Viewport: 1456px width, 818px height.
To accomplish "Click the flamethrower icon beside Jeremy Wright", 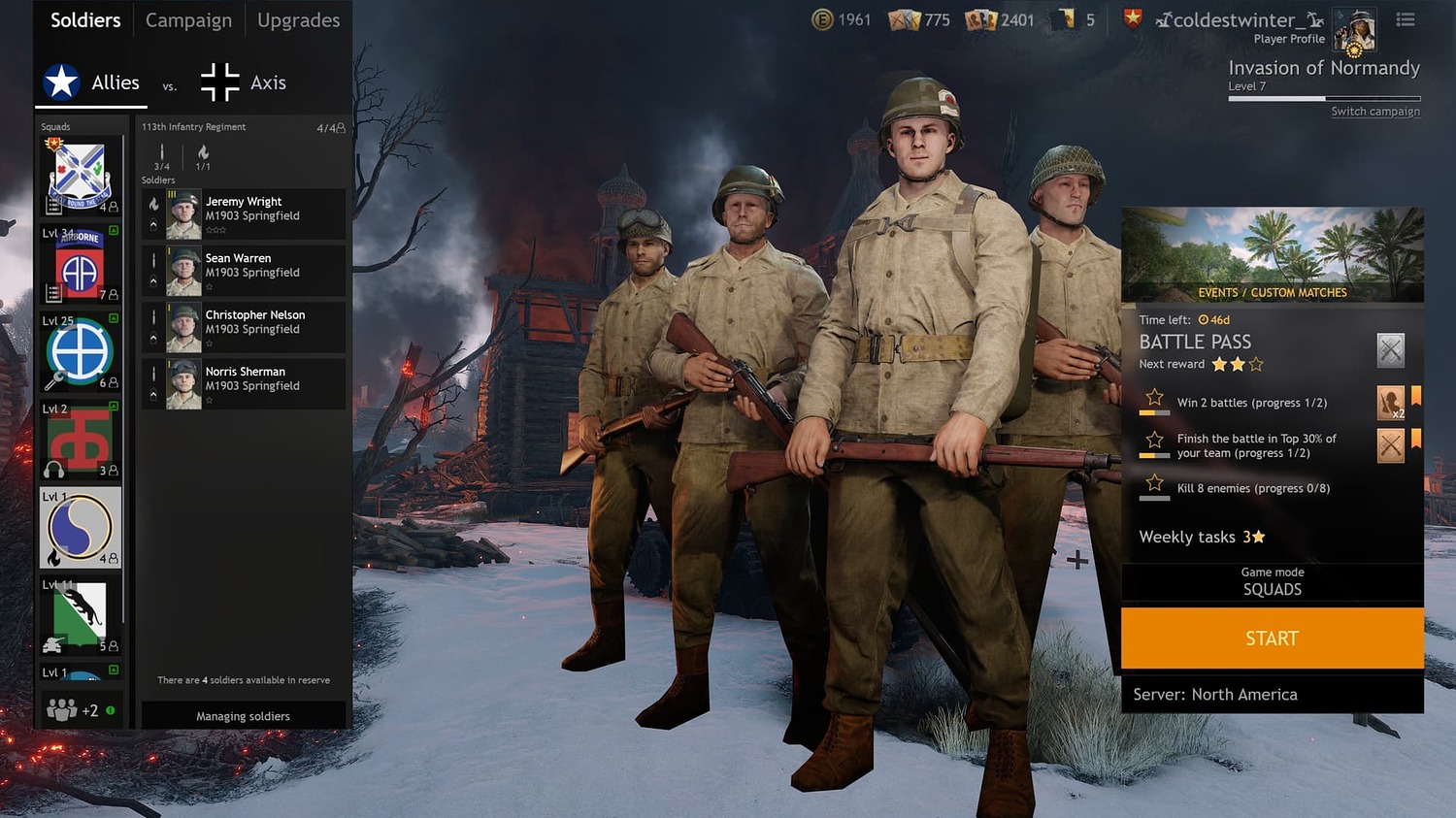I will click(x=154, y=205).
